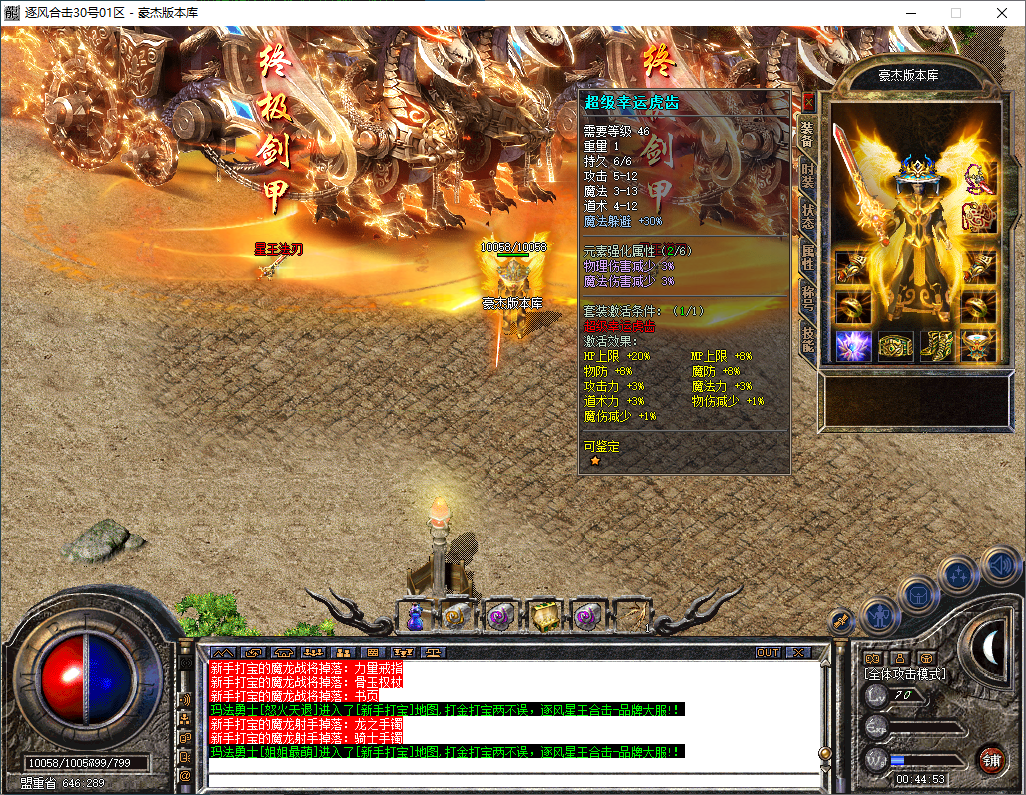This screenshot has width=1026, height=795.
Task: Click the OUT button on chat bar
Action: click(768, 652)
